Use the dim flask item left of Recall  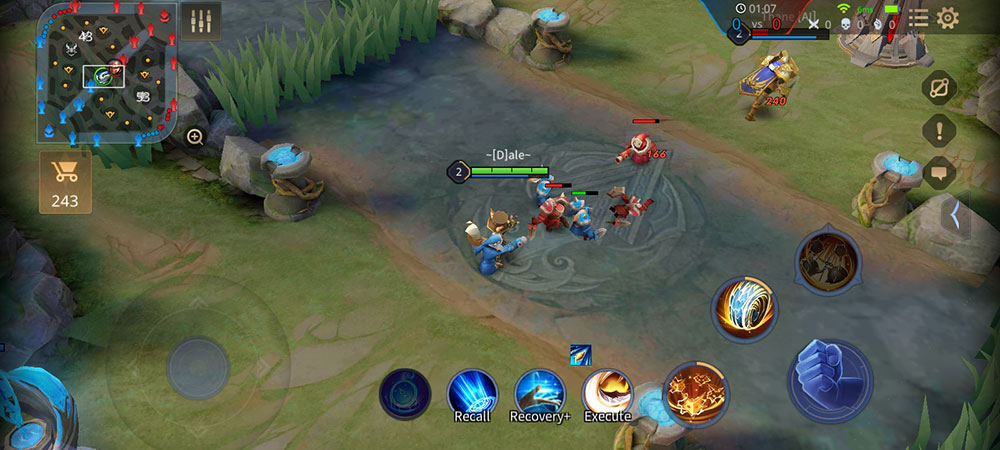coord(405,394)
